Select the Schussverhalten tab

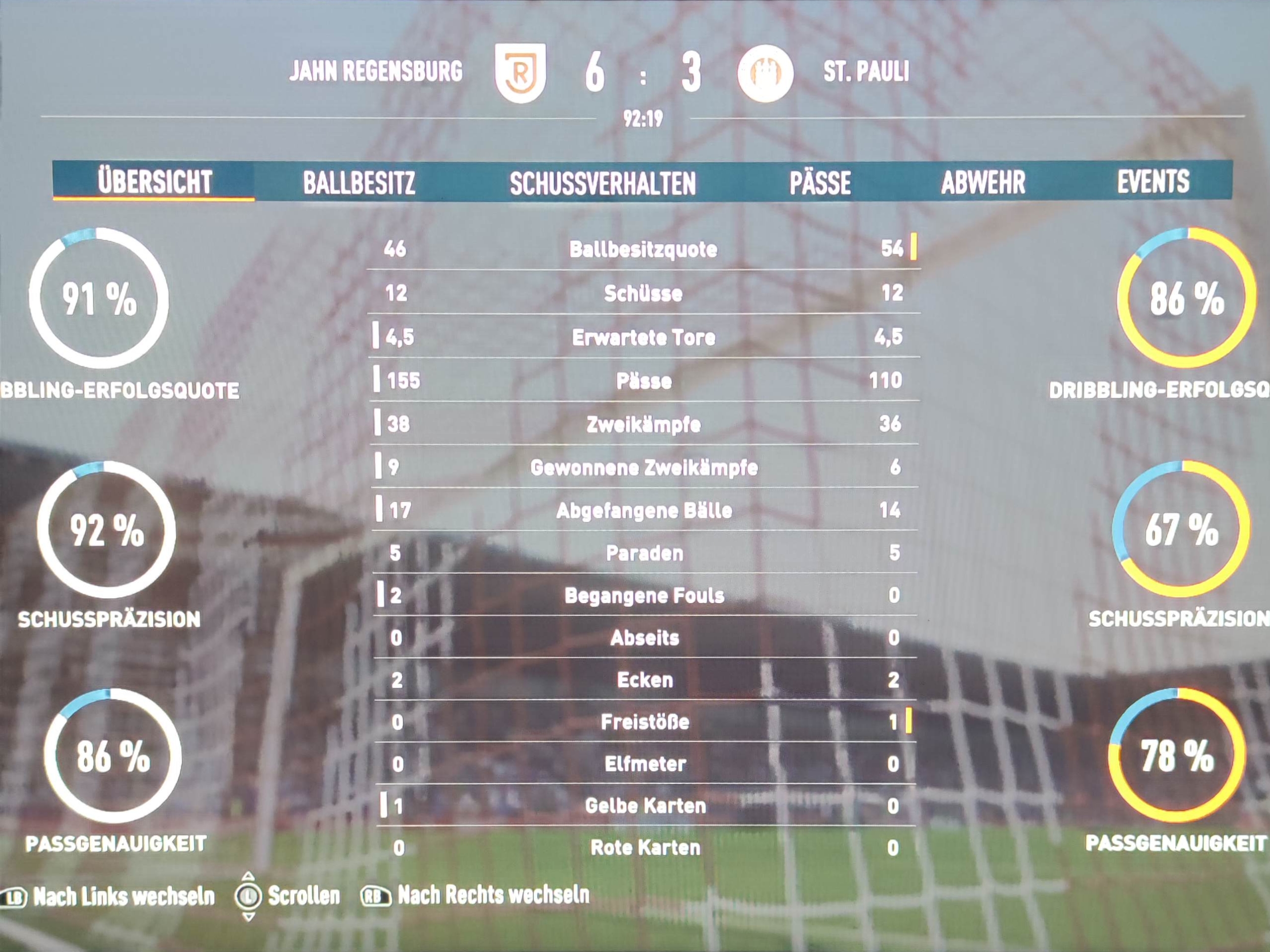tap(602, 183)
